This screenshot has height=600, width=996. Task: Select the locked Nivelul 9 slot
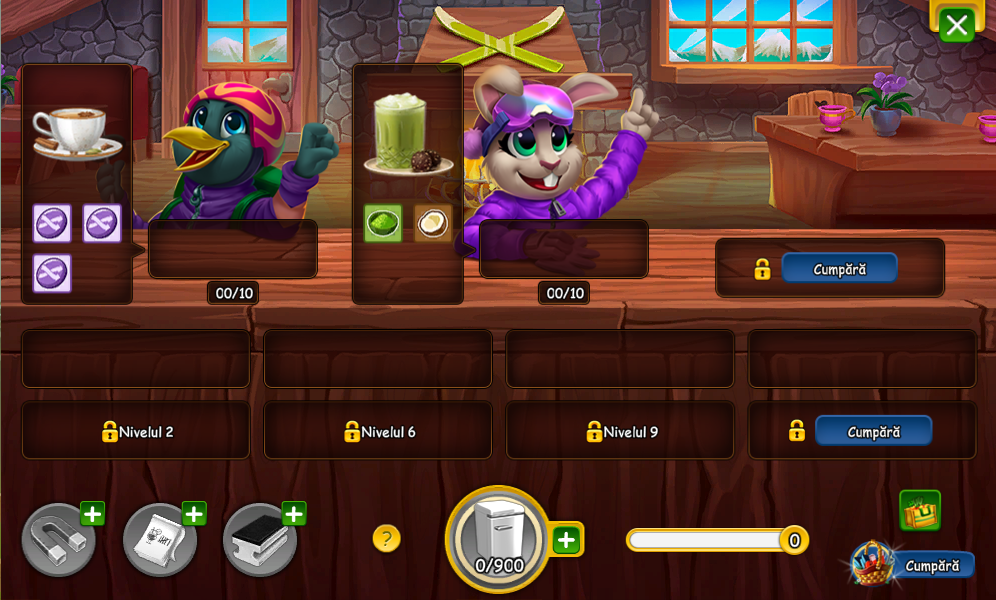pyautogui.click(x=620, y=431)
